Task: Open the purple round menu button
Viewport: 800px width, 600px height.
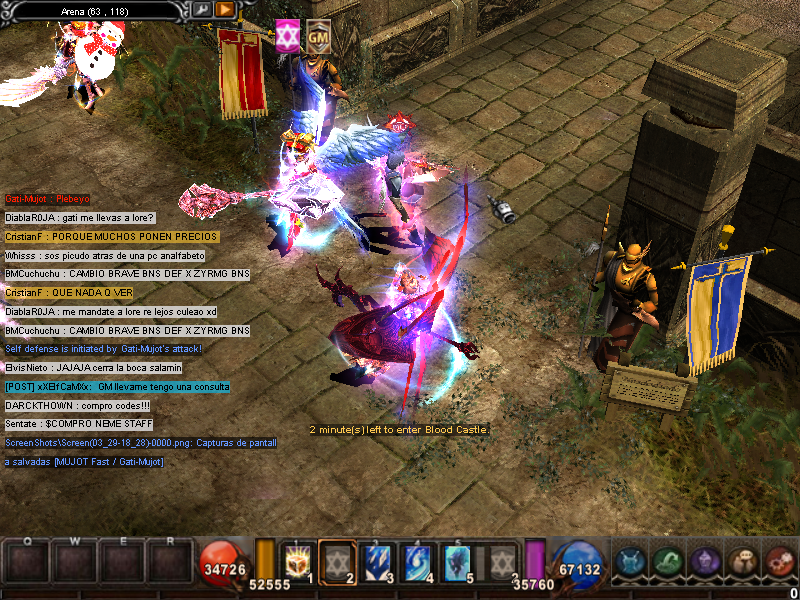Action: 704,562
